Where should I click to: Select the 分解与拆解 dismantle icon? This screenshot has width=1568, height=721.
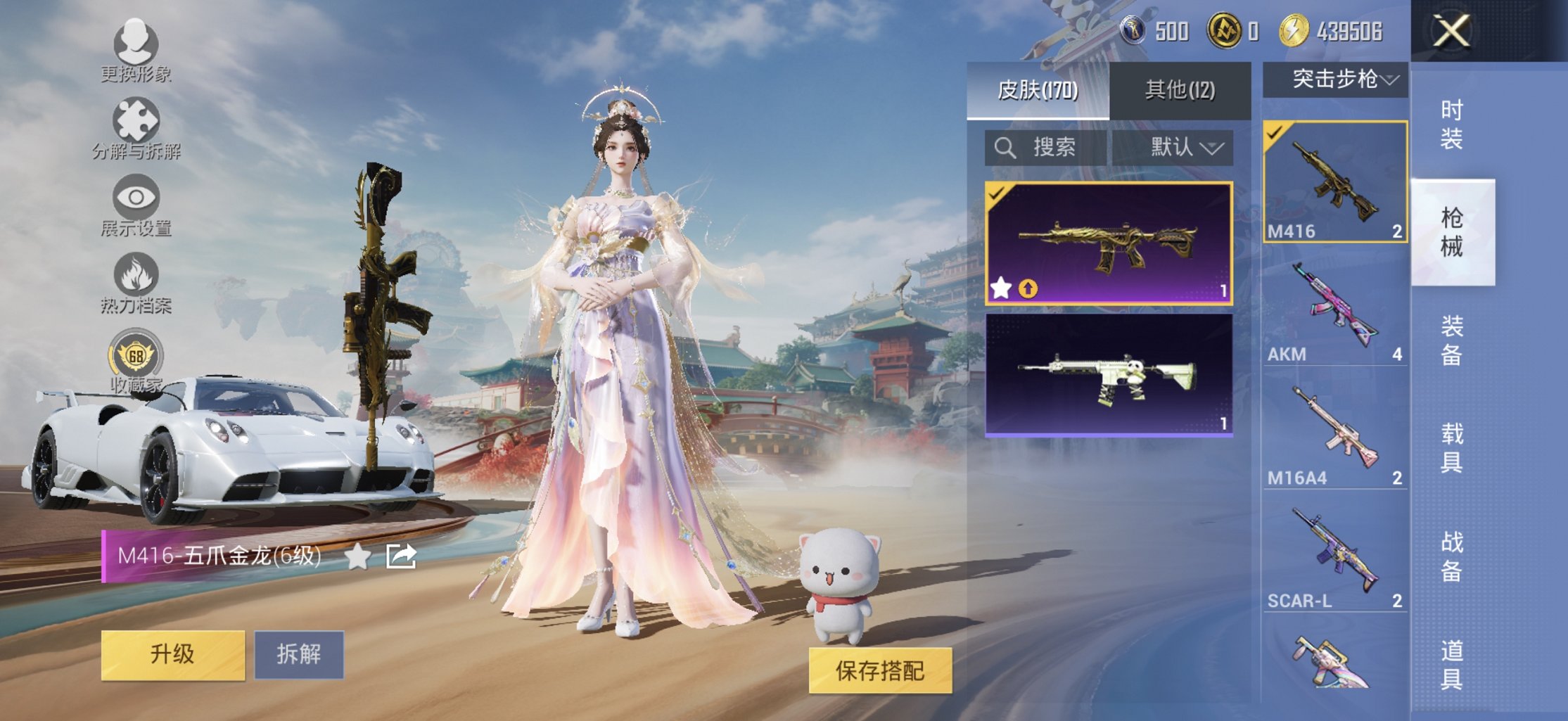point(137,120)
